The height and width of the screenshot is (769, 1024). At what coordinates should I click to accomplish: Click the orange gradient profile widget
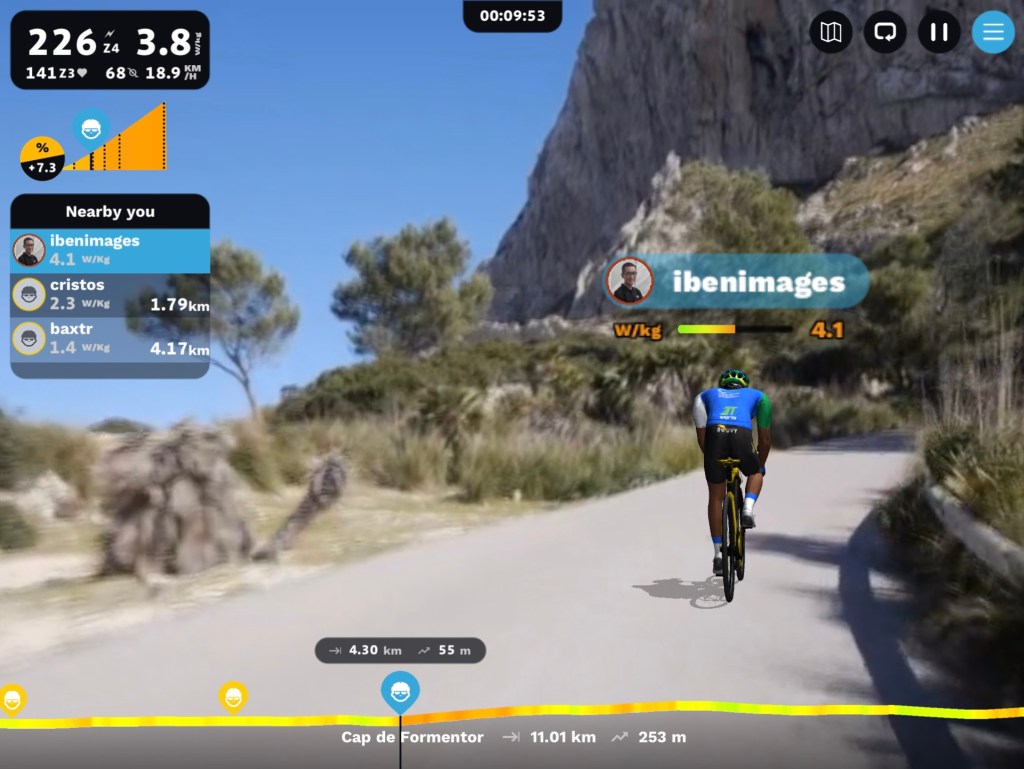120,140
